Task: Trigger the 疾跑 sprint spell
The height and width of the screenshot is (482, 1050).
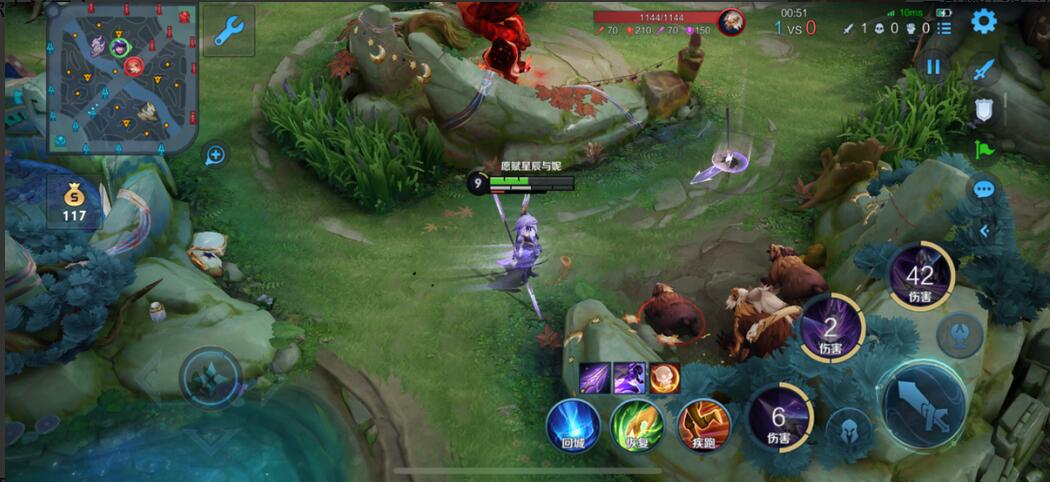Action: (x=703, y=424)
